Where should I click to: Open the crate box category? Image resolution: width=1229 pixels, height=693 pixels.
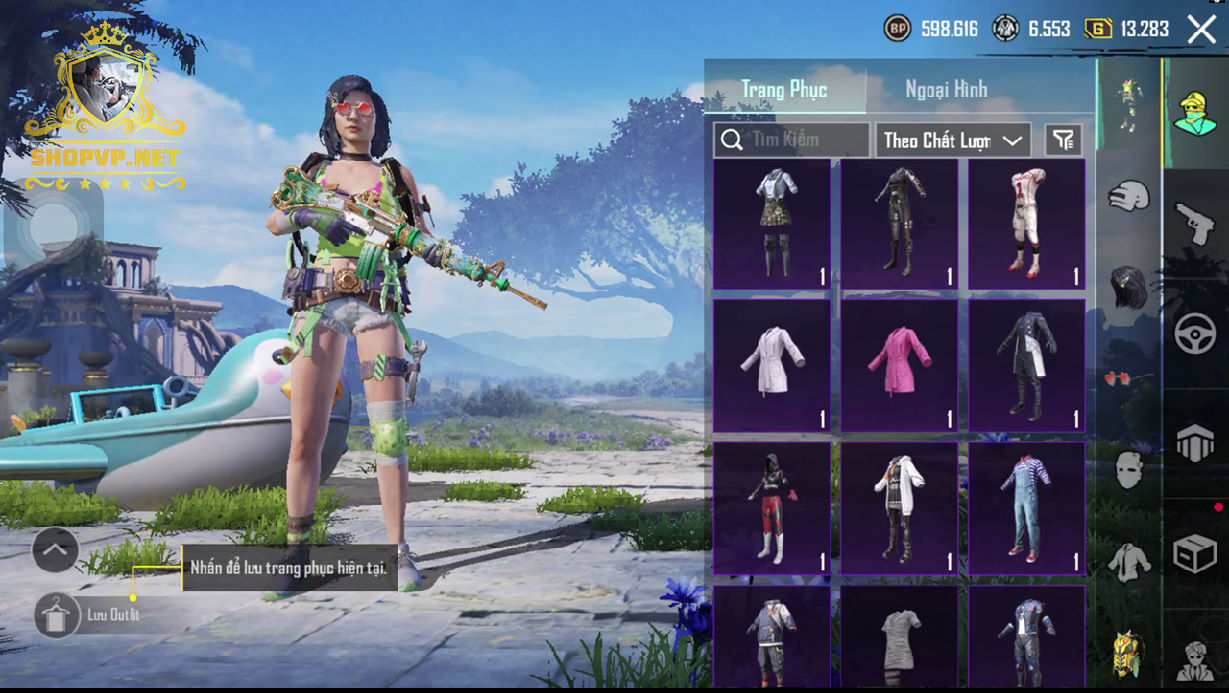(x=1194, y=553)
